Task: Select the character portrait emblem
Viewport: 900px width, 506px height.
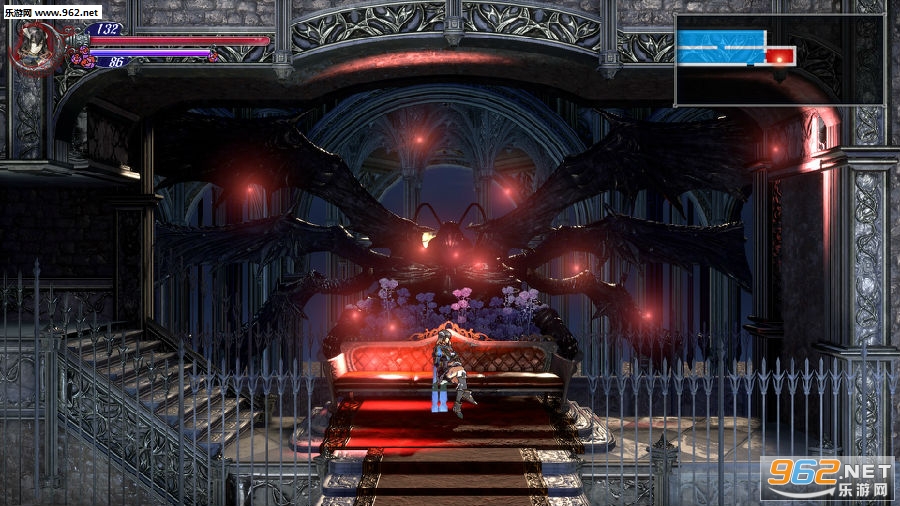Action: pyautogui.click(x=37, y=45)
